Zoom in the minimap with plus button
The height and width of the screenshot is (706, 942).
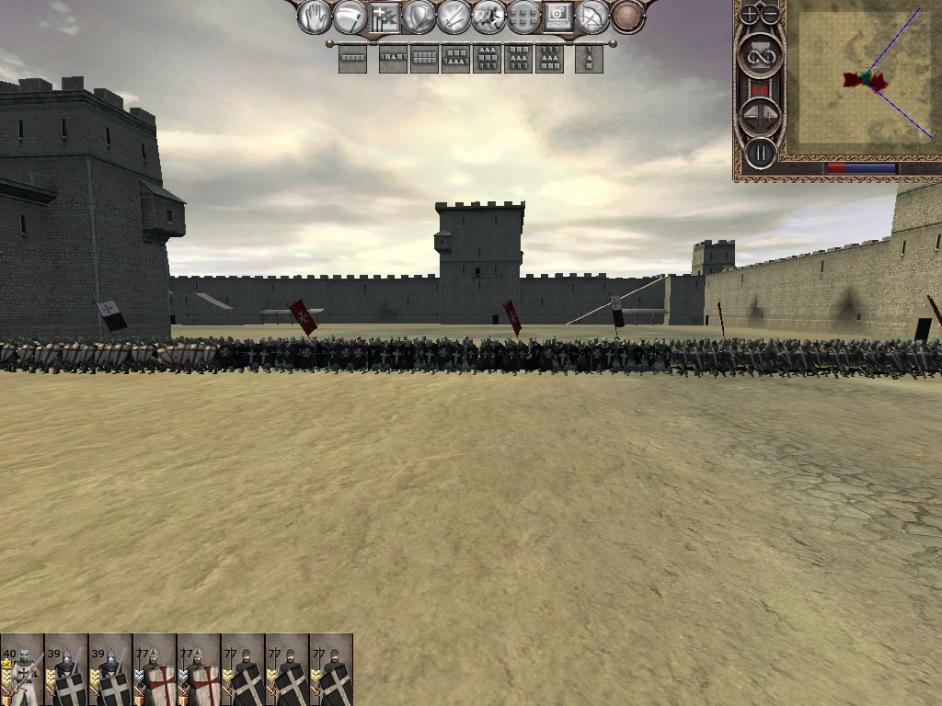point(749,16)
